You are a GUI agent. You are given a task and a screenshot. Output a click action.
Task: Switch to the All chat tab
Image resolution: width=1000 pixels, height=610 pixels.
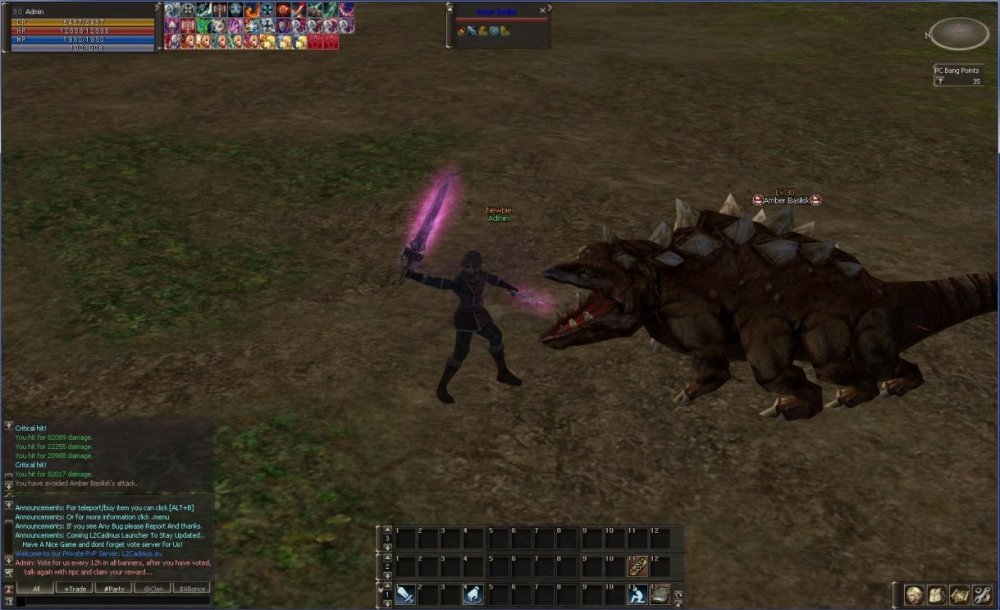pos(36,589)
